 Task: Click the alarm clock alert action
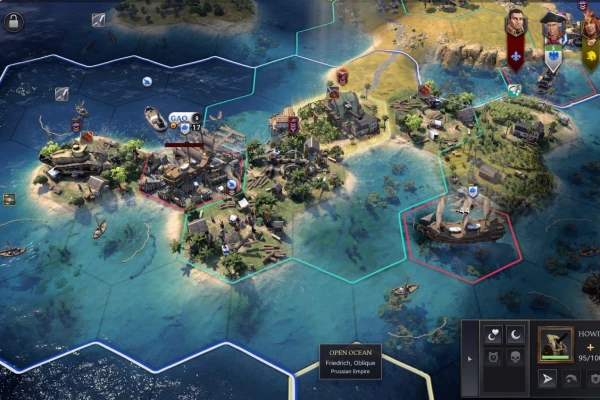coord(492,357)
